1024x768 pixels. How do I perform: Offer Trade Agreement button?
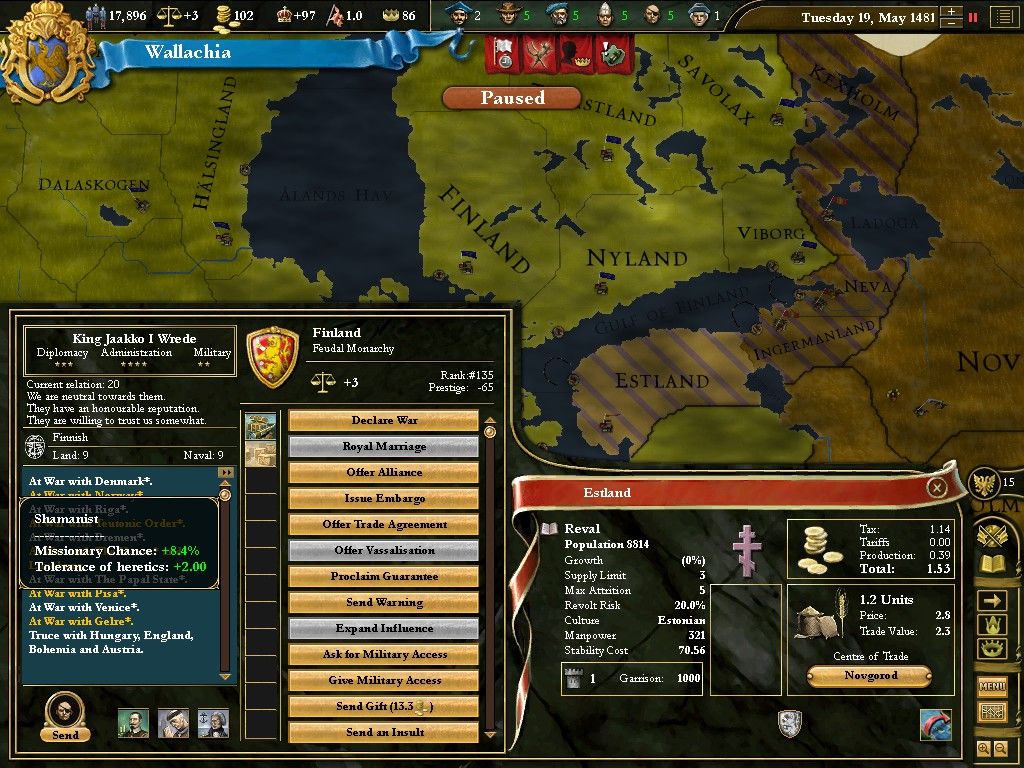[384, 524]
